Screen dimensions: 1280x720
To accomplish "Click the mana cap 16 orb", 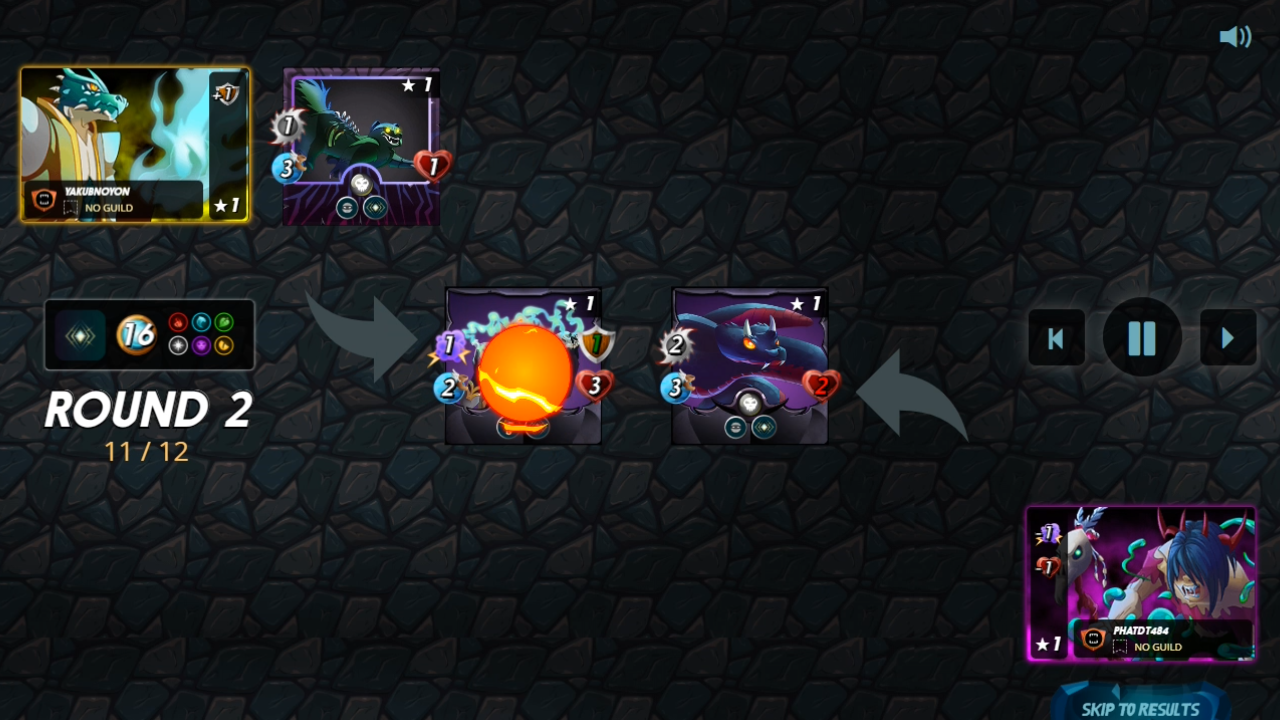I will tap(136, 335).
